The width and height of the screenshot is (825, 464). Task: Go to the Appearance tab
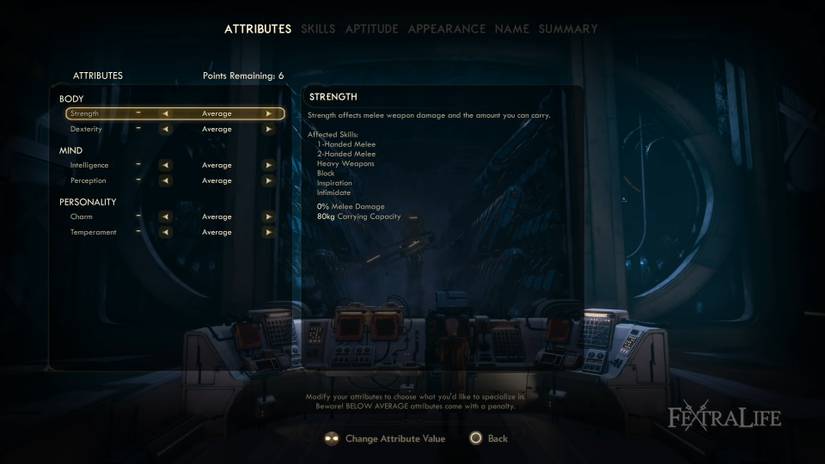[x=446, y=29]
